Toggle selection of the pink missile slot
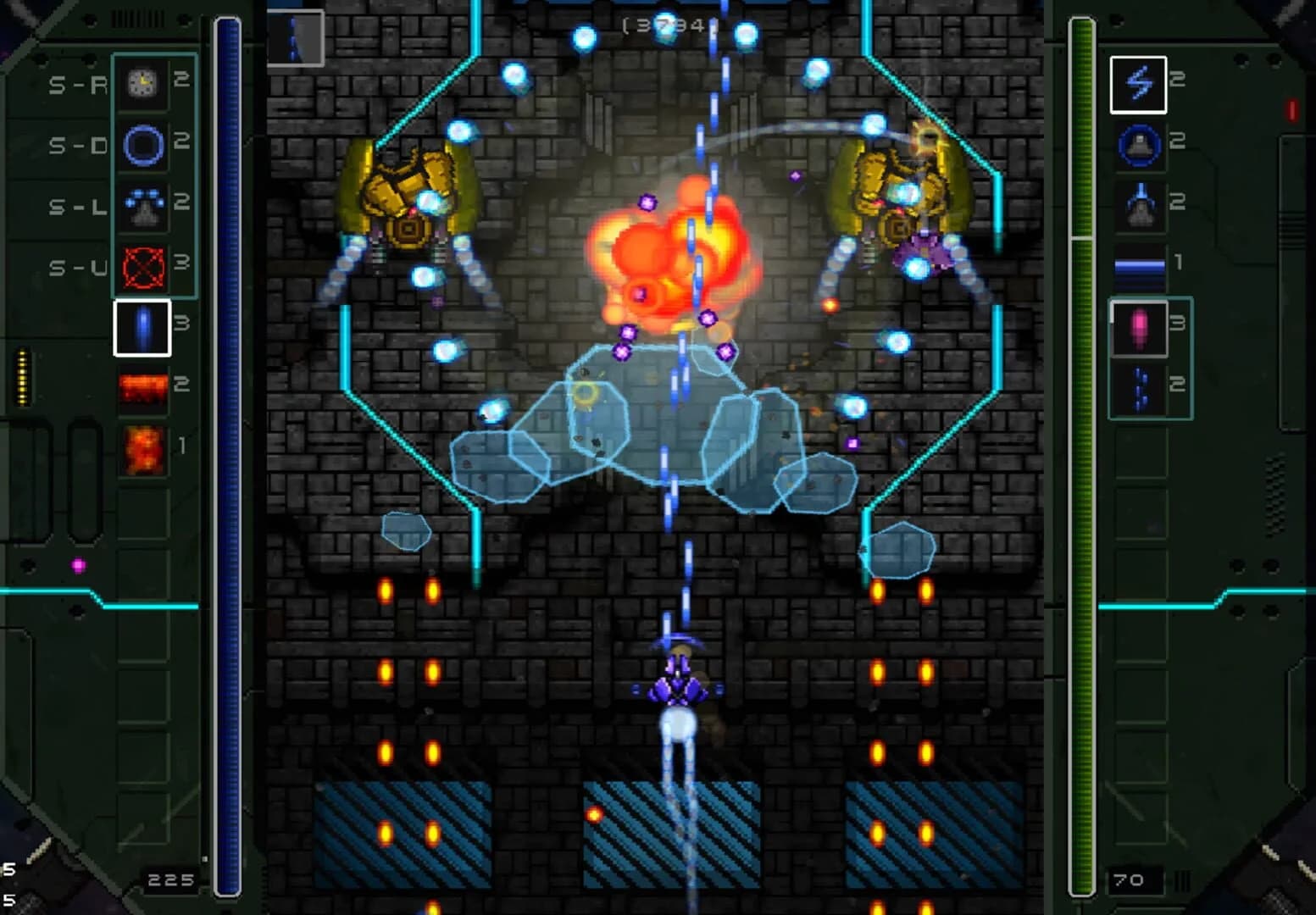1316x915 pixels. pos(1140,326)
